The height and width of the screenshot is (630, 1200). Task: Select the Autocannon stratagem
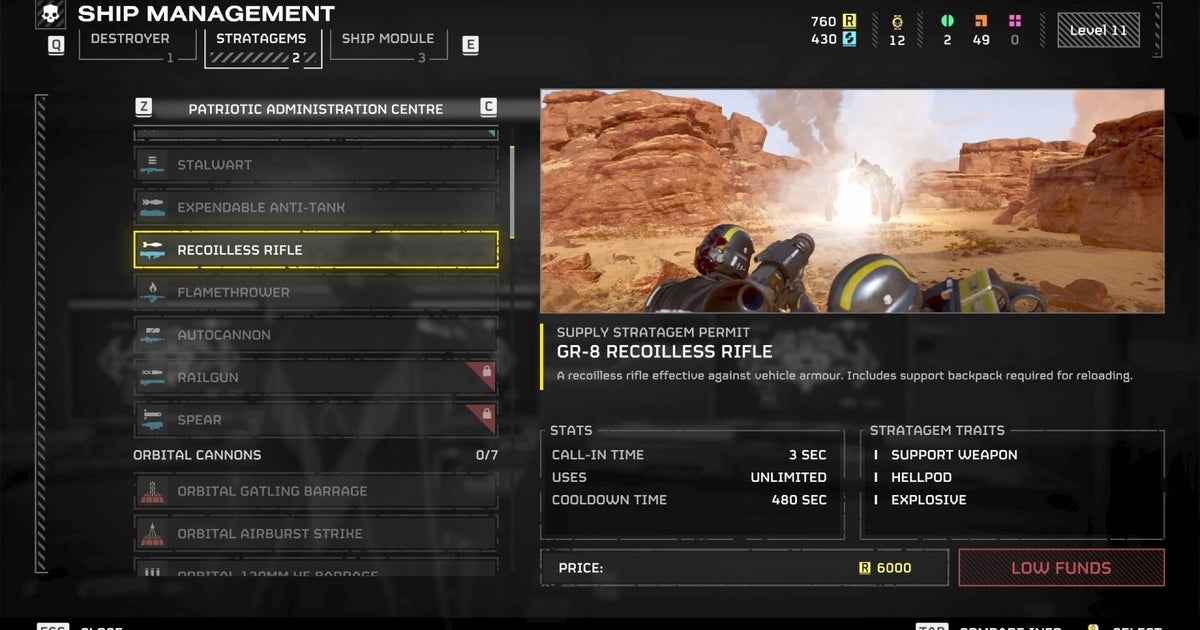tap(316, 335)
